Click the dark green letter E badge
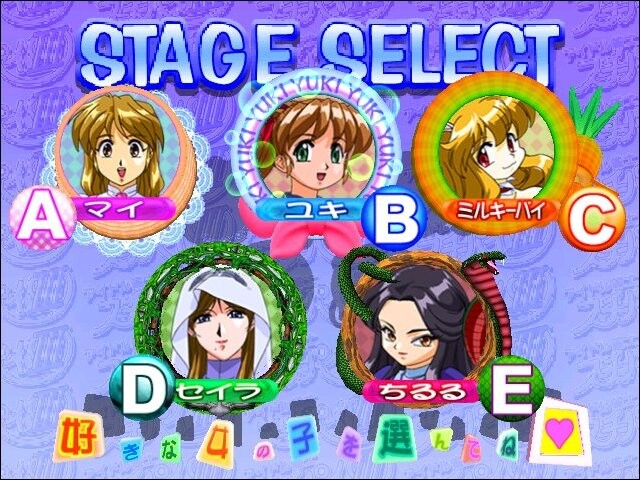The image size is (640, 480). [x=509, y=391]
